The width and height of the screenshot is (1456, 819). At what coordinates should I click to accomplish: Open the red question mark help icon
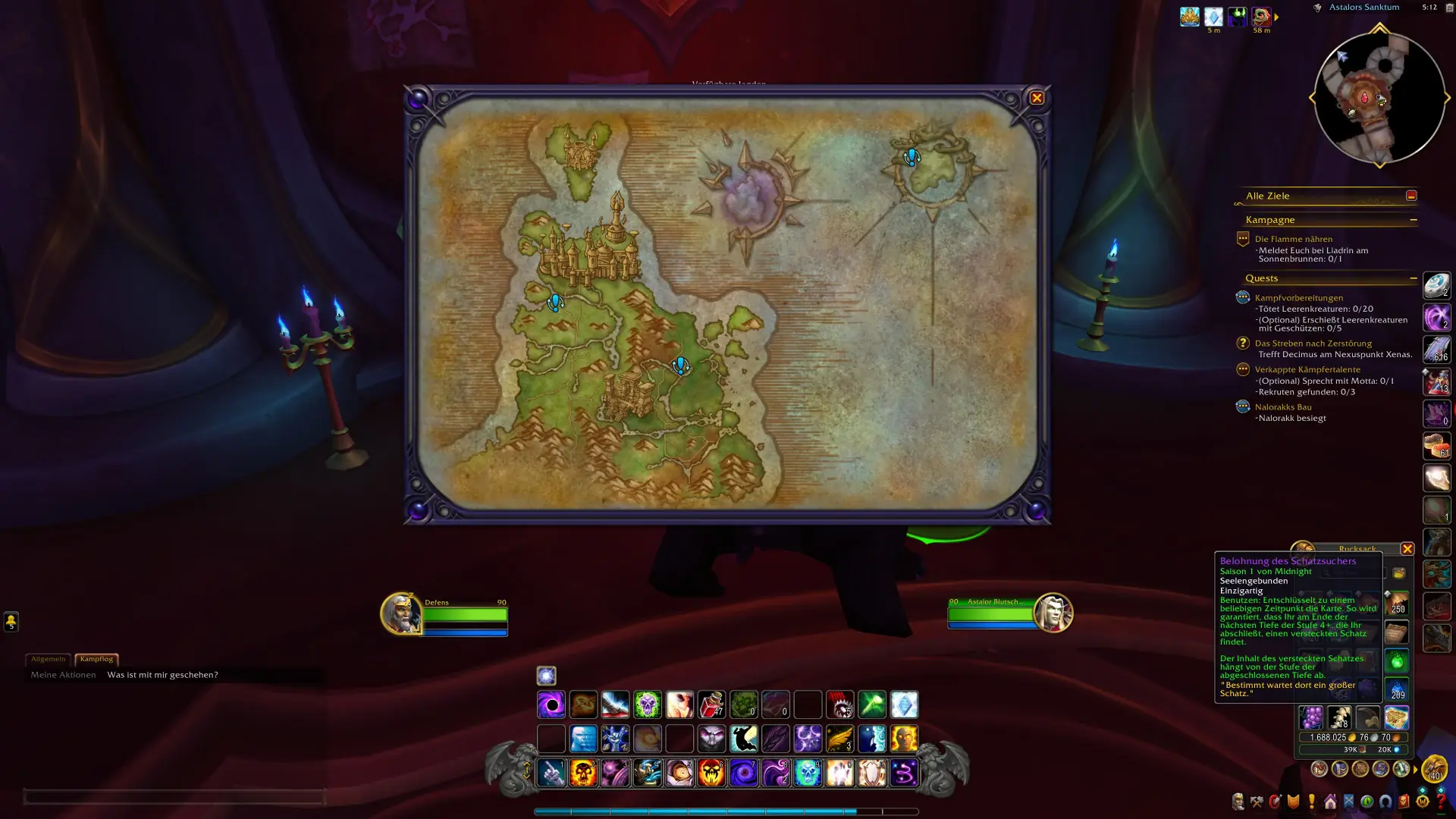point(1443,802)
